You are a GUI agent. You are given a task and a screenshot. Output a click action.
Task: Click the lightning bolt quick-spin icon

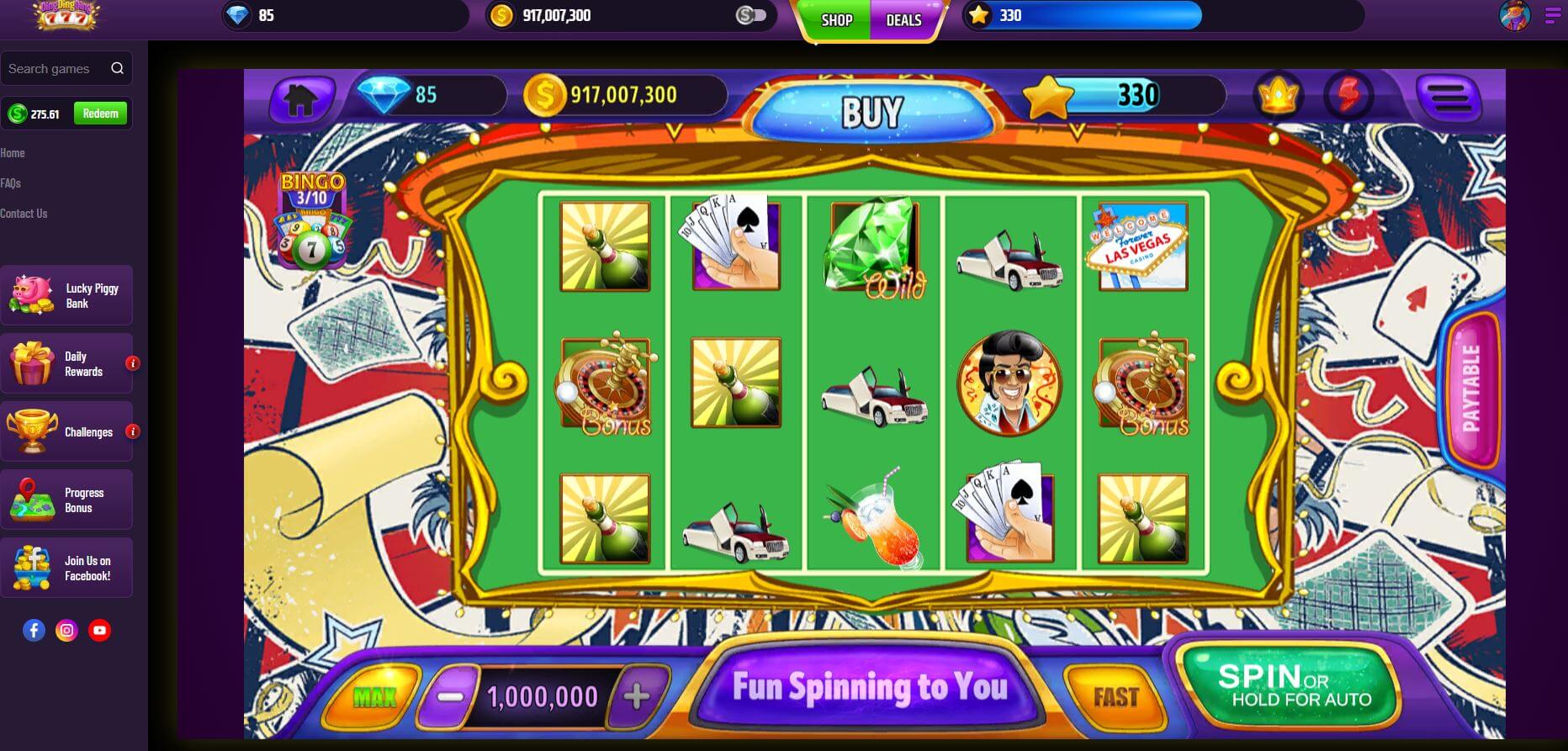pyautogui.click(x=1349, y=96)
